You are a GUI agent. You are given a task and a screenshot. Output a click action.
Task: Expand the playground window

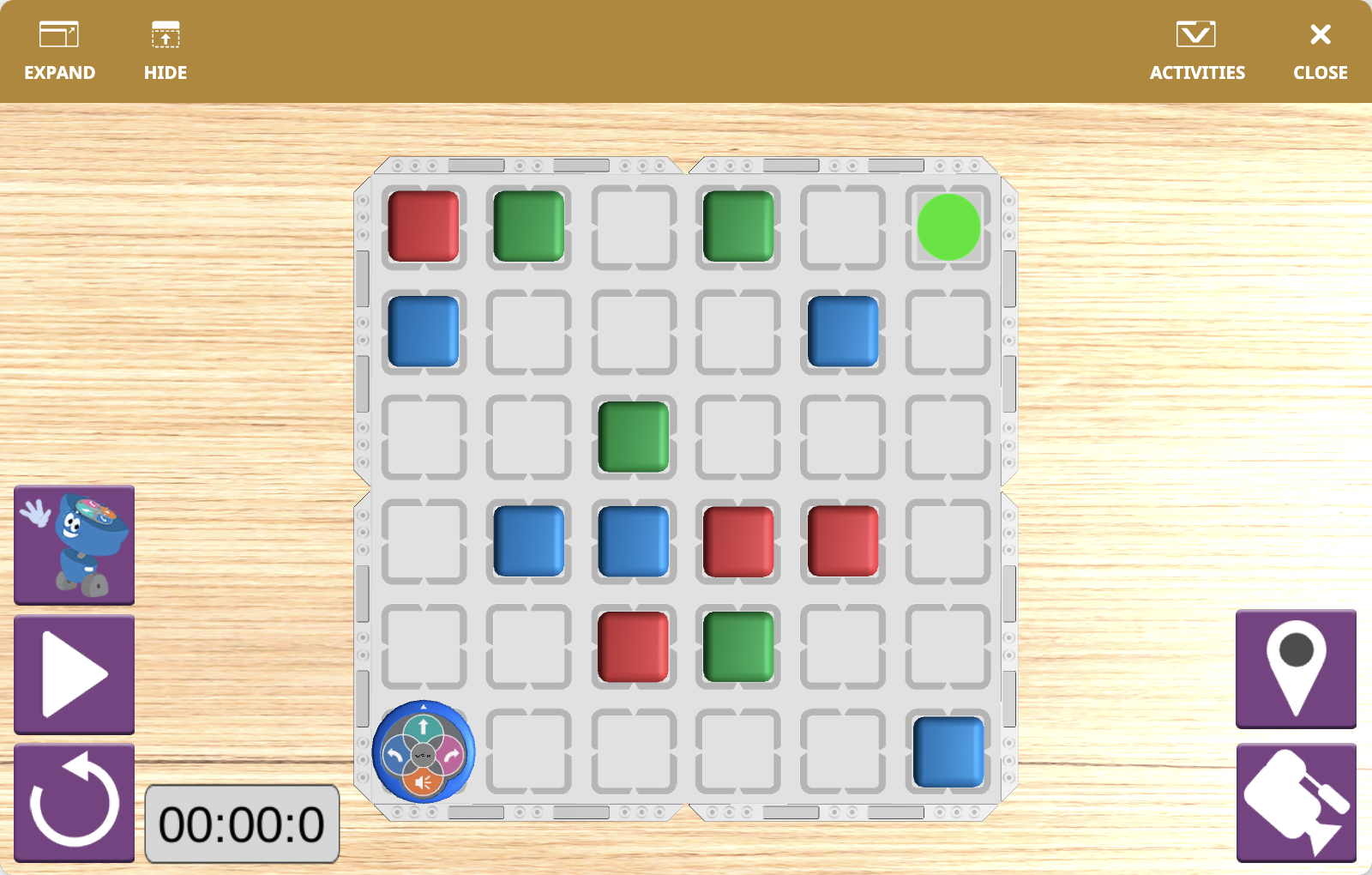click(59, 51)
